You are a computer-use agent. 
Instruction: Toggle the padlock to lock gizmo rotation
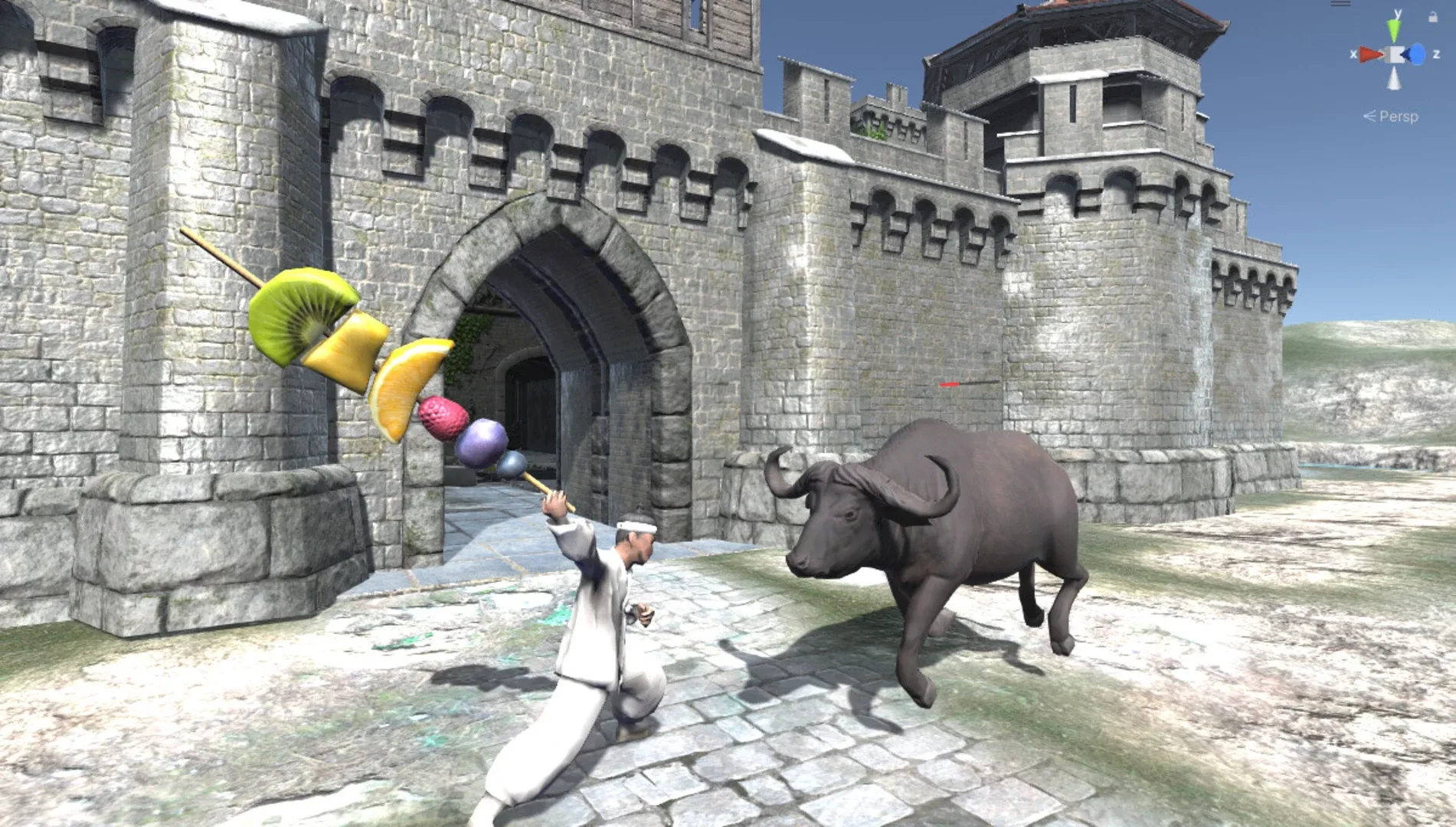click(1432, 17)
